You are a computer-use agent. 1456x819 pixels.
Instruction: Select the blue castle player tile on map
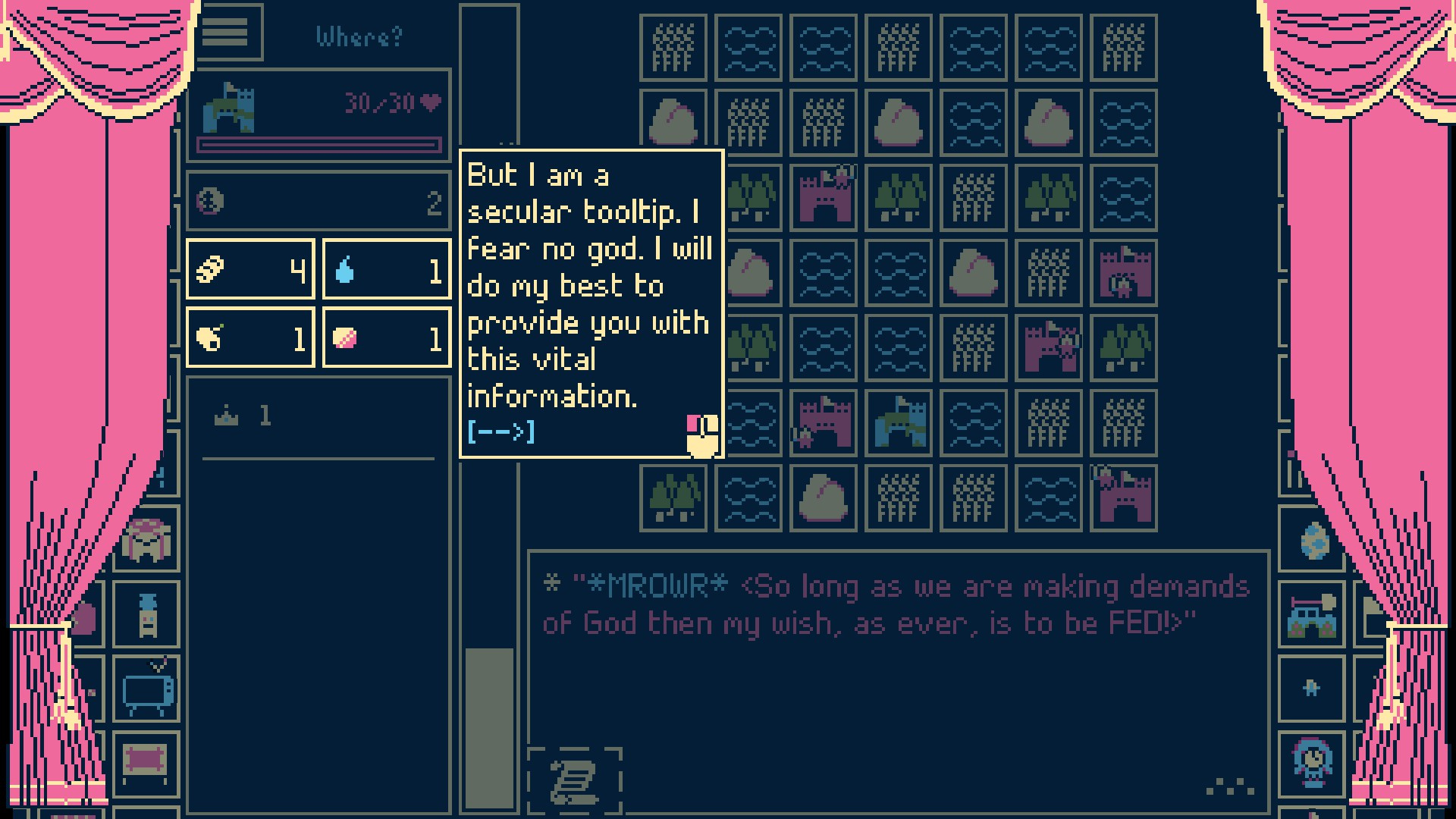pos(899,422)
